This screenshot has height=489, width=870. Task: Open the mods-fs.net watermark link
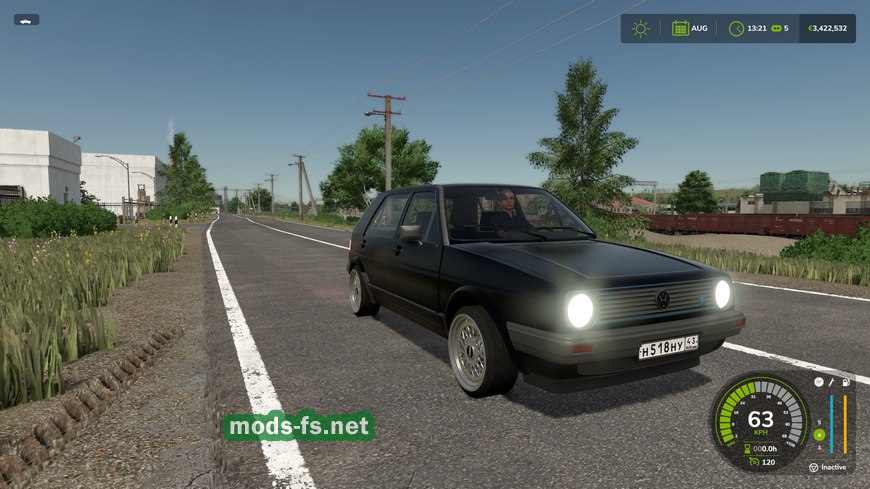point(299,427)
